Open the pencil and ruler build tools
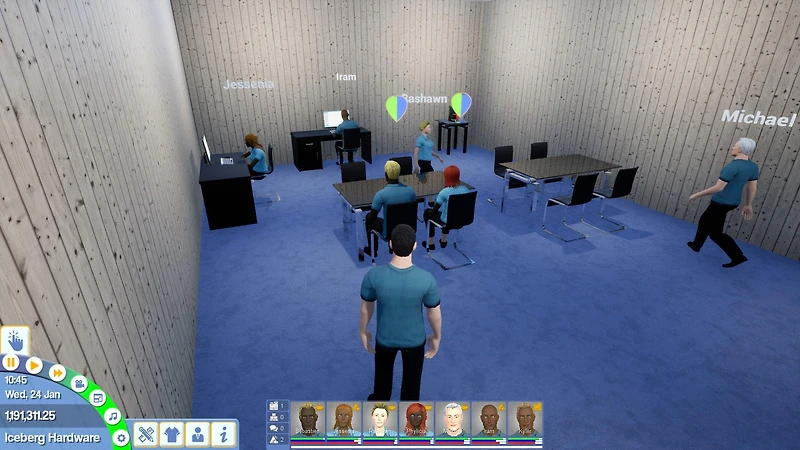Image resolution: width=800 pixels, height=450 pixels. pyautogui.click(x=147, y=435)
